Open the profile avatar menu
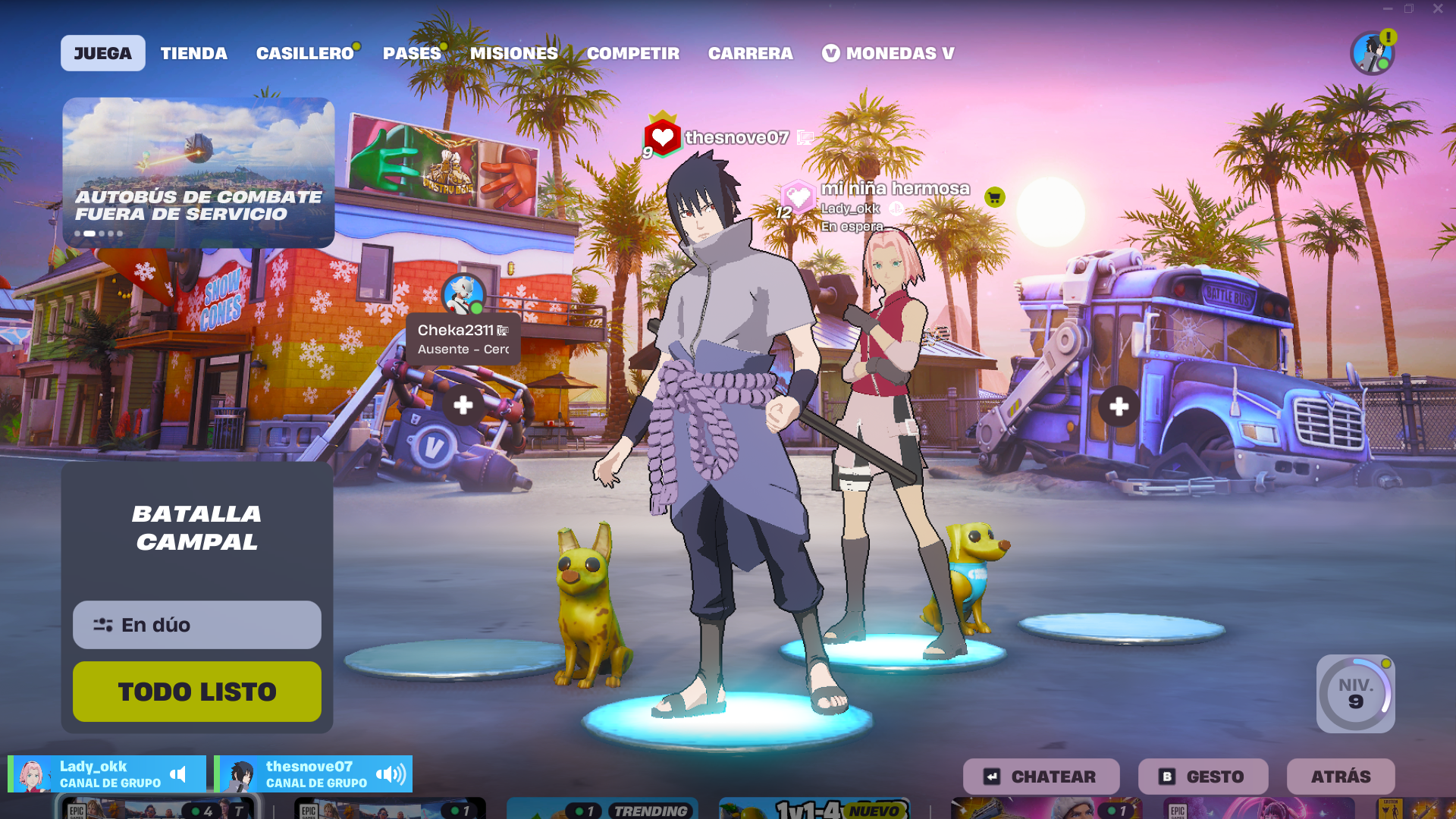Screen dimensions: 1456x819 point(1372,53)
